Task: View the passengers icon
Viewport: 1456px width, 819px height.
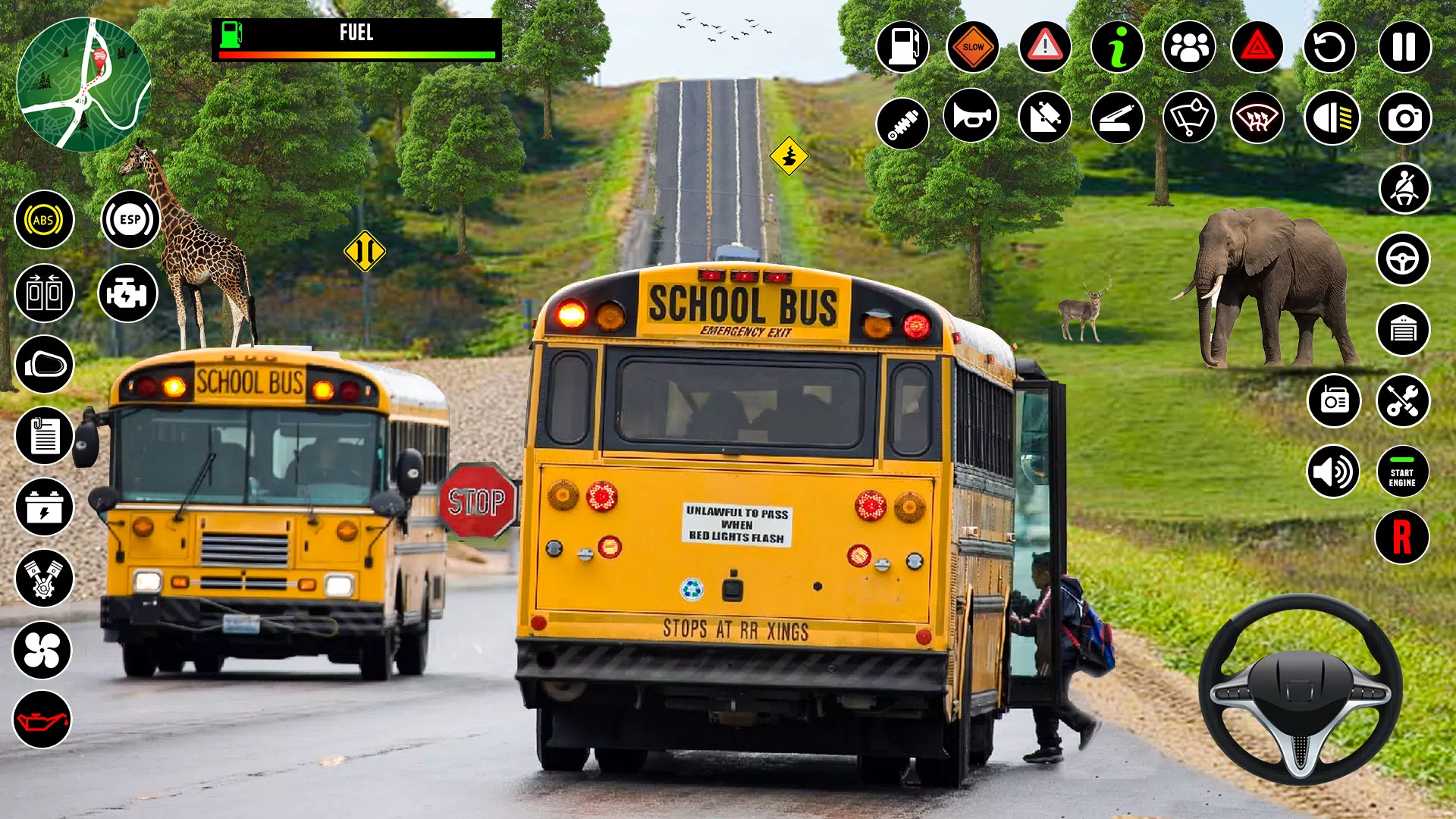Action: [1188, 47]
